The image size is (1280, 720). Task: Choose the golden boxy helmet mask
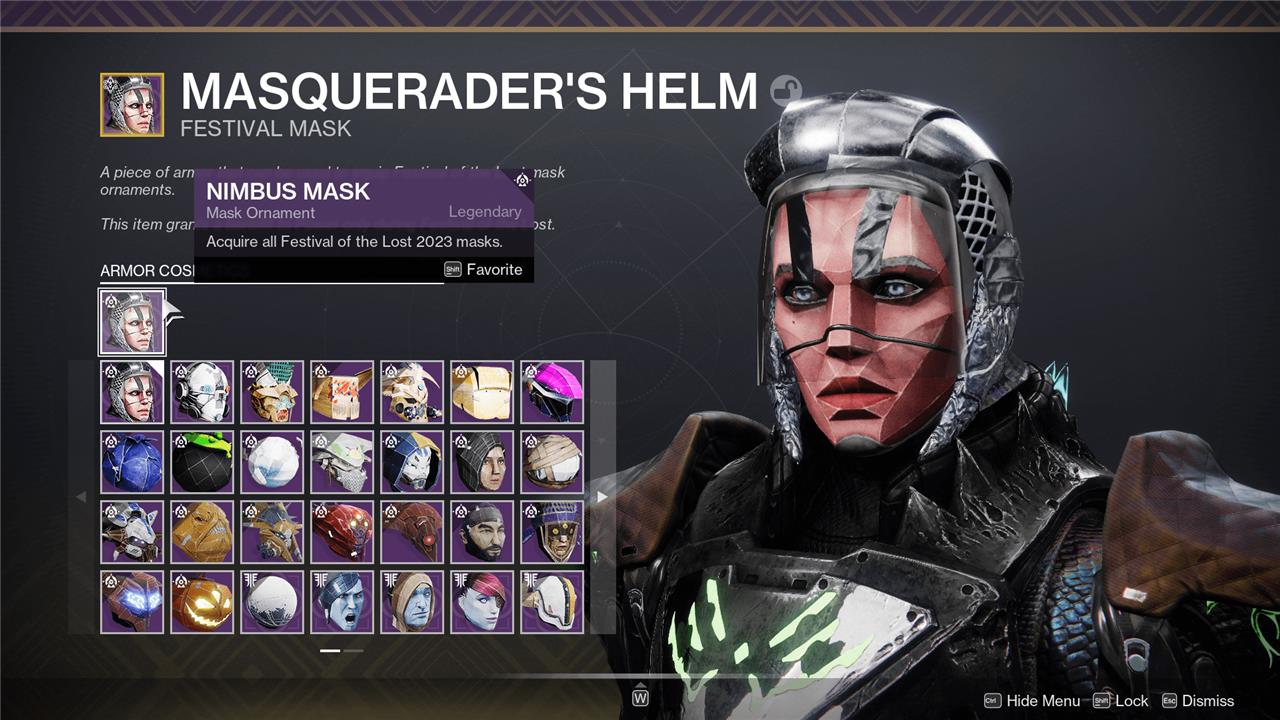(x=482, y=392)
